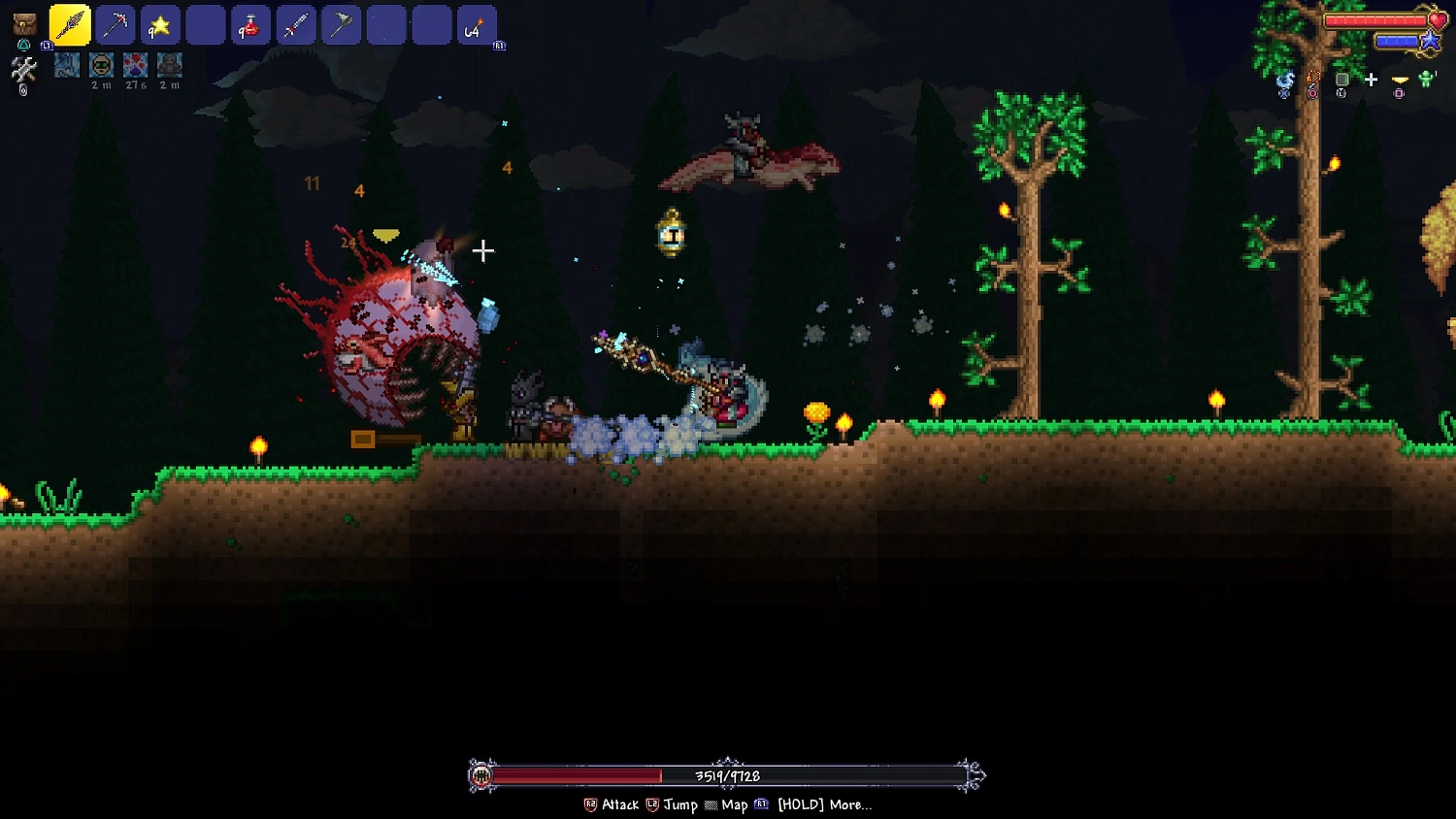Screen dimensions: 1456x819
Task: Dismiss the stoneskin buff with 2m remaining
Action: [x=170, y=66]
